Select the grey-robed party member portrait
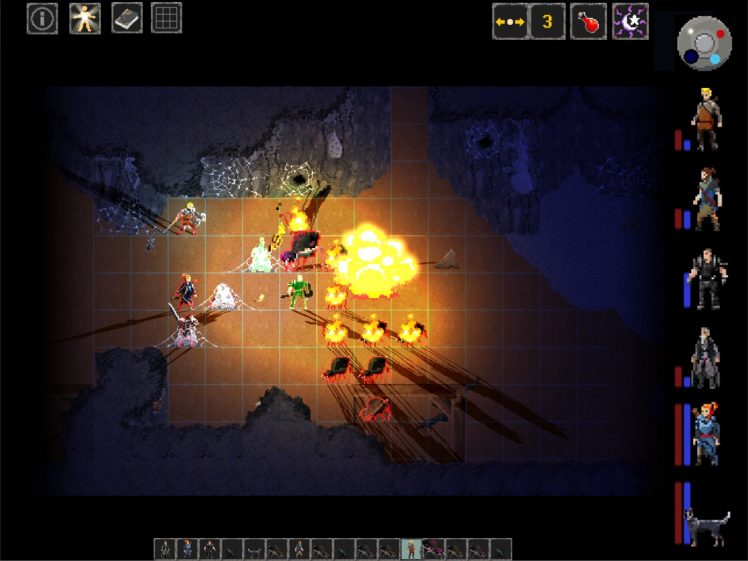Image resolution: width=748 pixels, height=561 pixels. 707,358
